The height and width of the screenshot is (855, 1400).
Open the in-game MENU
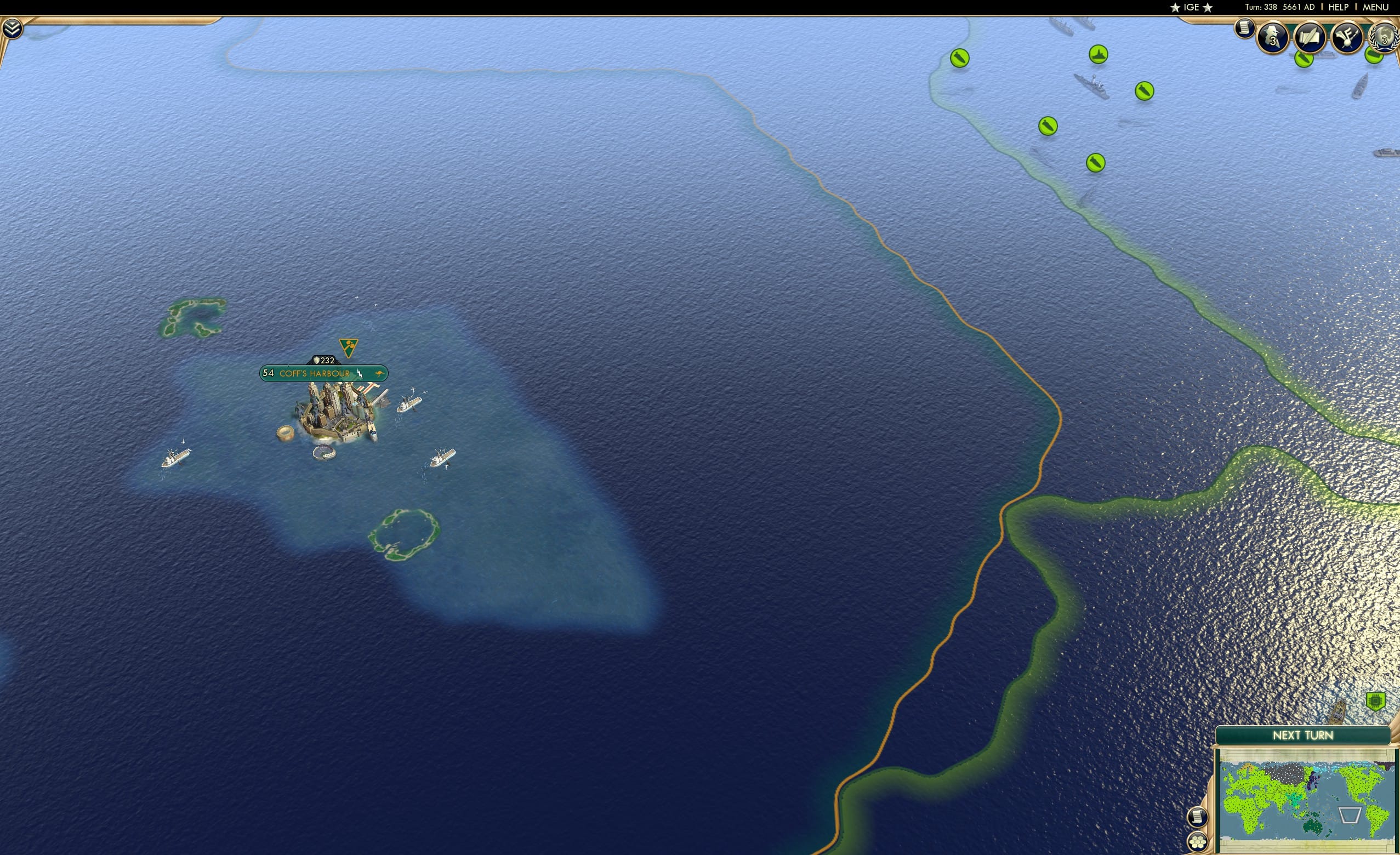coord(1375,7)
